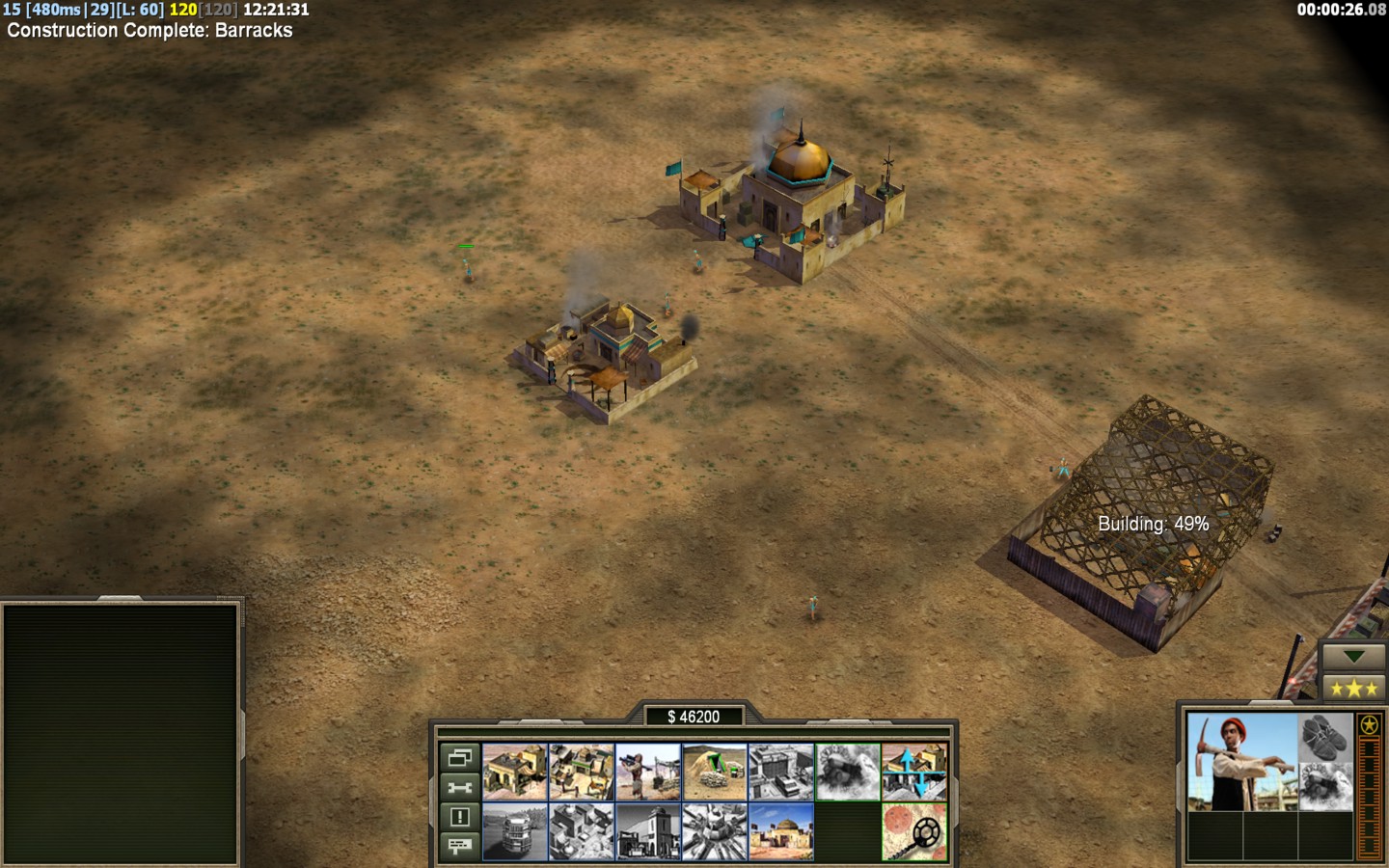Viewport: 1389px width, 868px height.
Task: Activate the mine detector ability
Action: point(914,831)
